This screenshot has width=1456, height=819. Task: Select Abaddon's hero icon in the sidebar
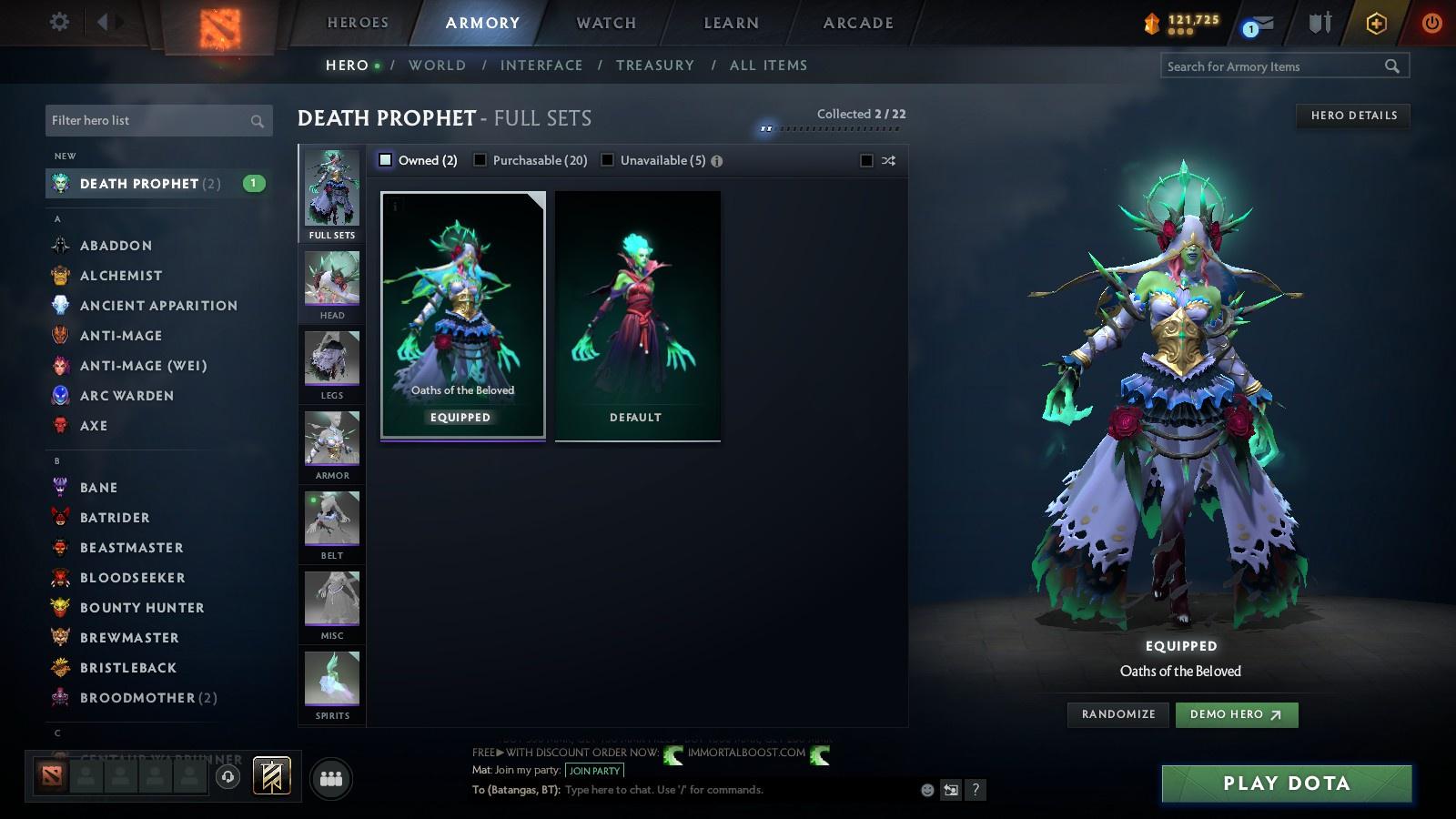click(x=60, y=245)
